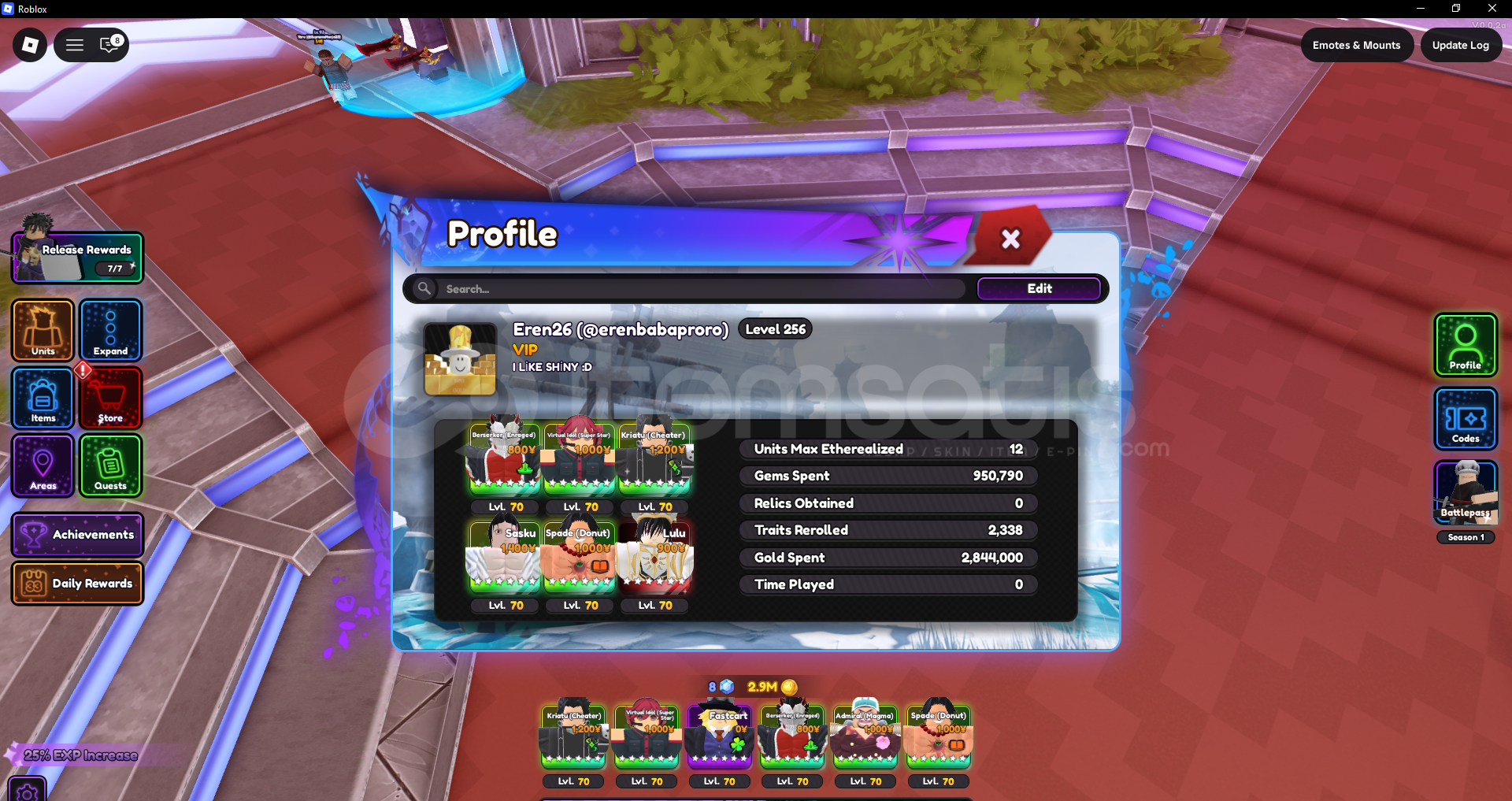Open the Codes panel
Screen dimensions: 1512x801
point(1465,418)
